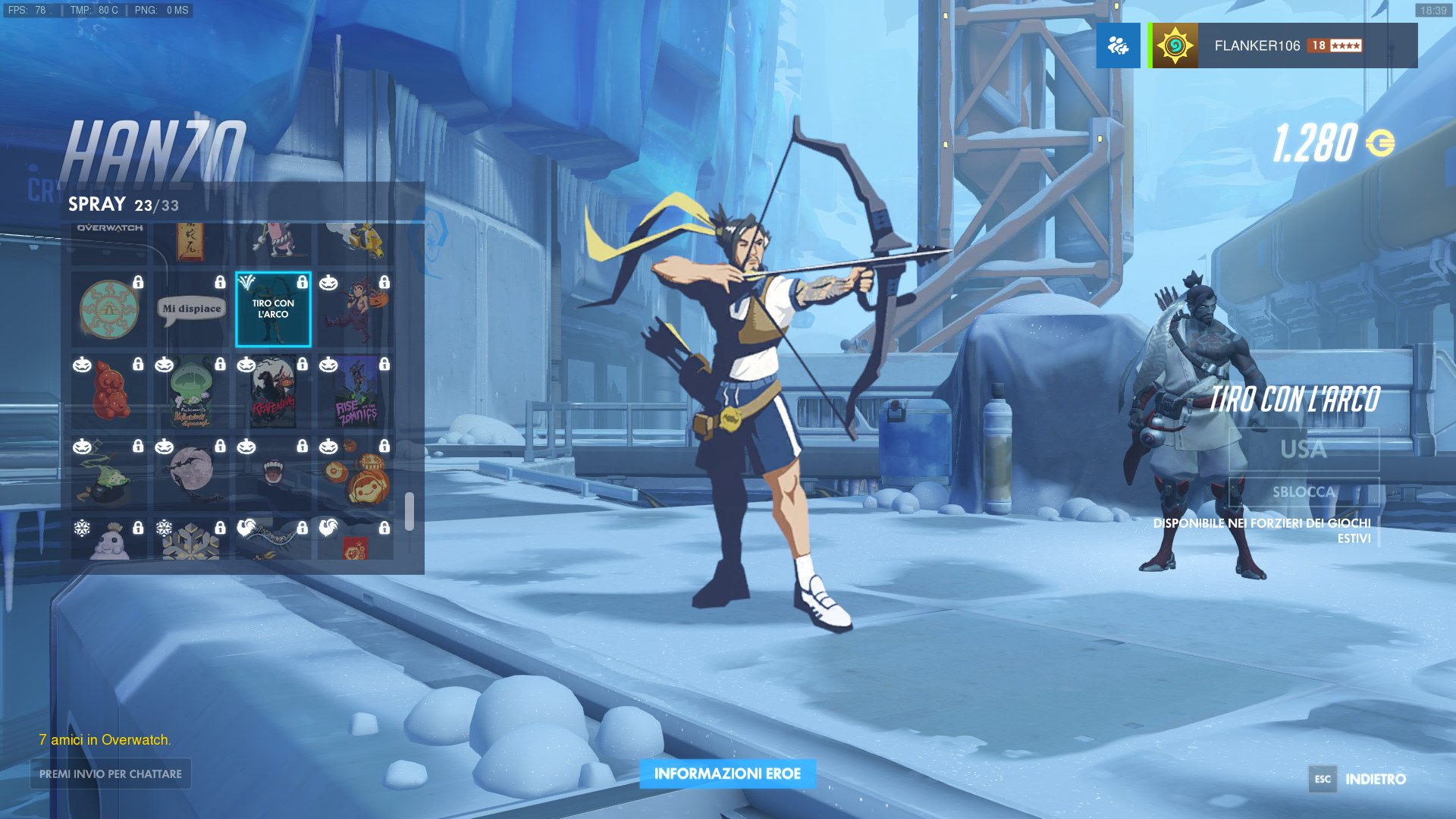This screenshot has width=1456, height=819.
Task: Select the green ghost Halloween spray
Action: (x=191, y=391)
